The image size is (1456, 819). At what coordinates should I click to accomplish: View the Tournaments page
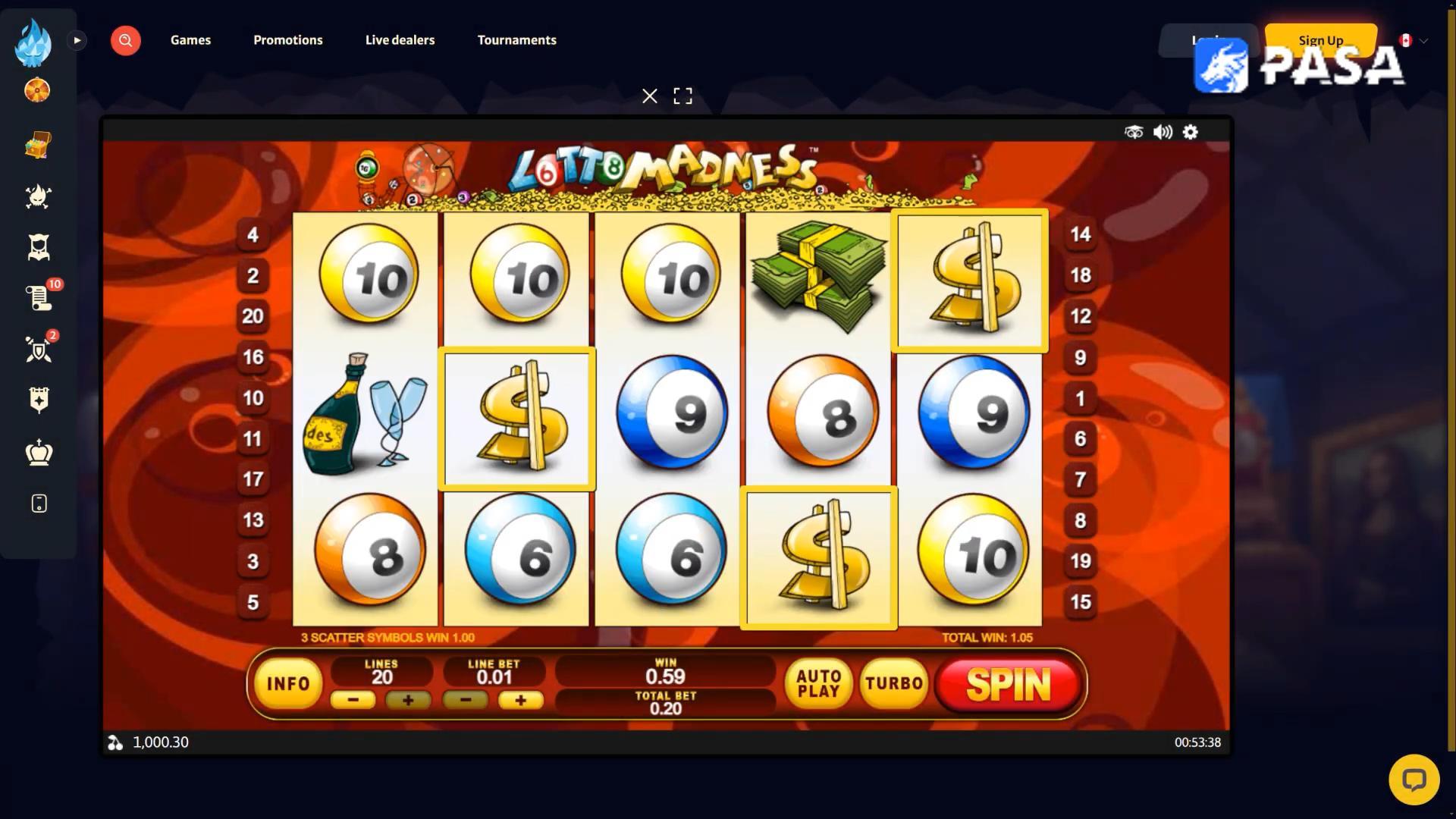click(516, 40)
